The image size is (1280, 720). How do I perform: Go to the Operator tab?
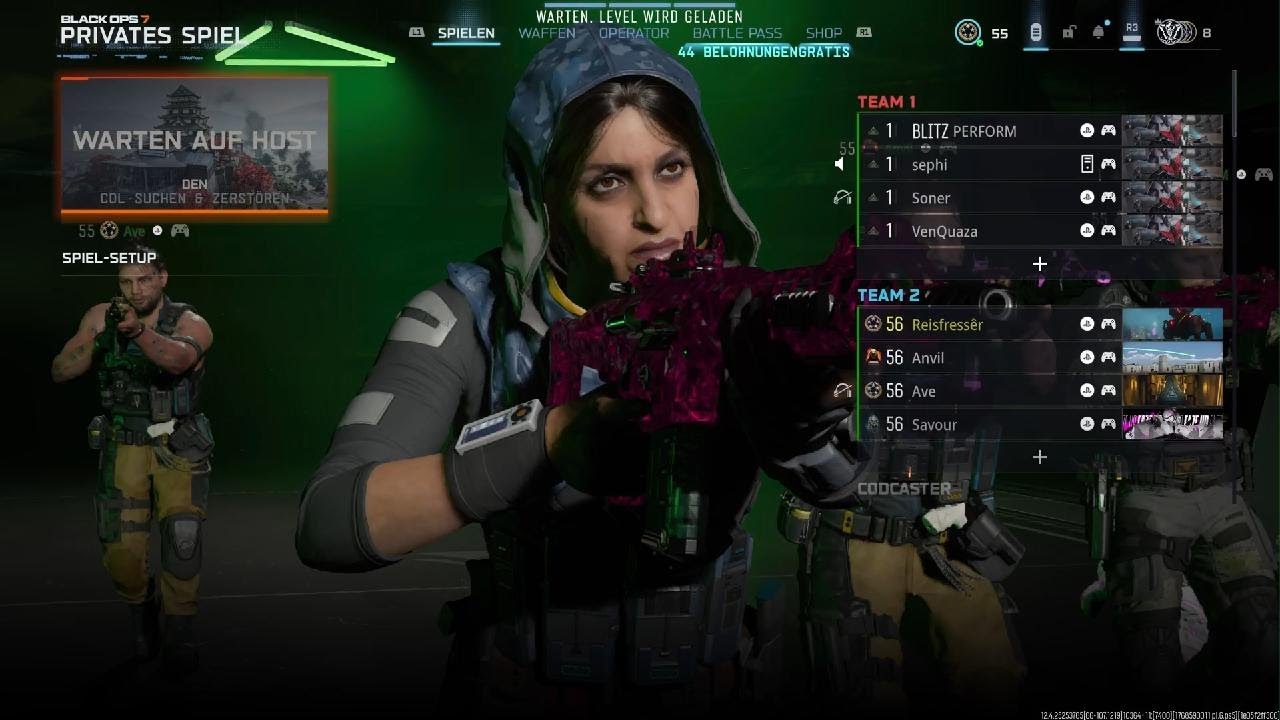click(x=634, y=33)
